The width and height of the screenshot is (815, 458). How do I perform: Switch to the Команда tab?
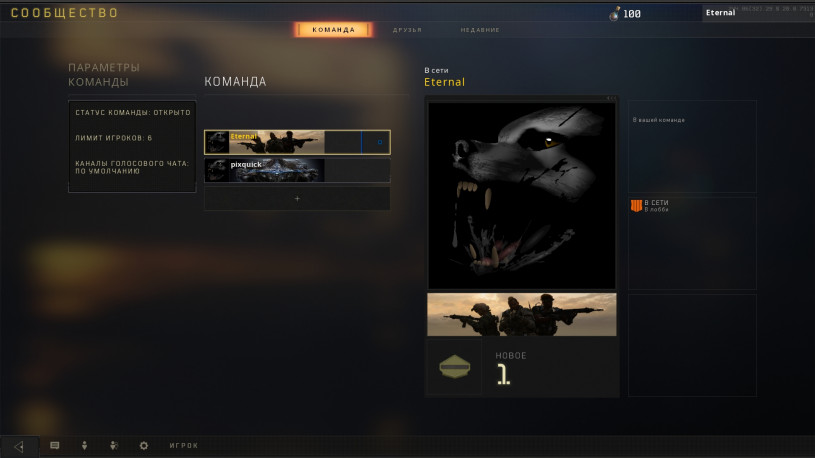(x=333, y=30)
